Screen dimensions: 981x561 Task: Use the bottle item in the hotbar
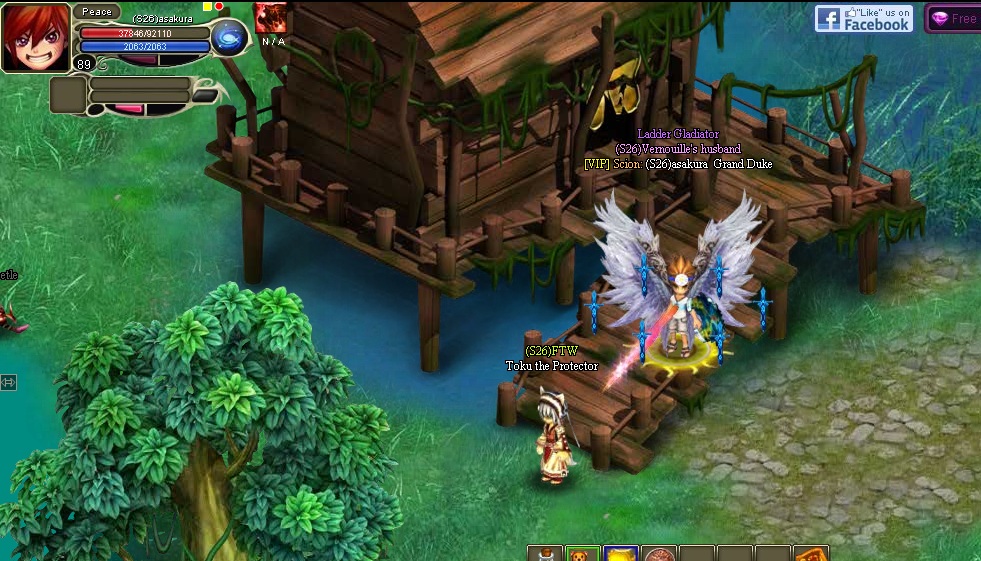[x=544, y=554]
